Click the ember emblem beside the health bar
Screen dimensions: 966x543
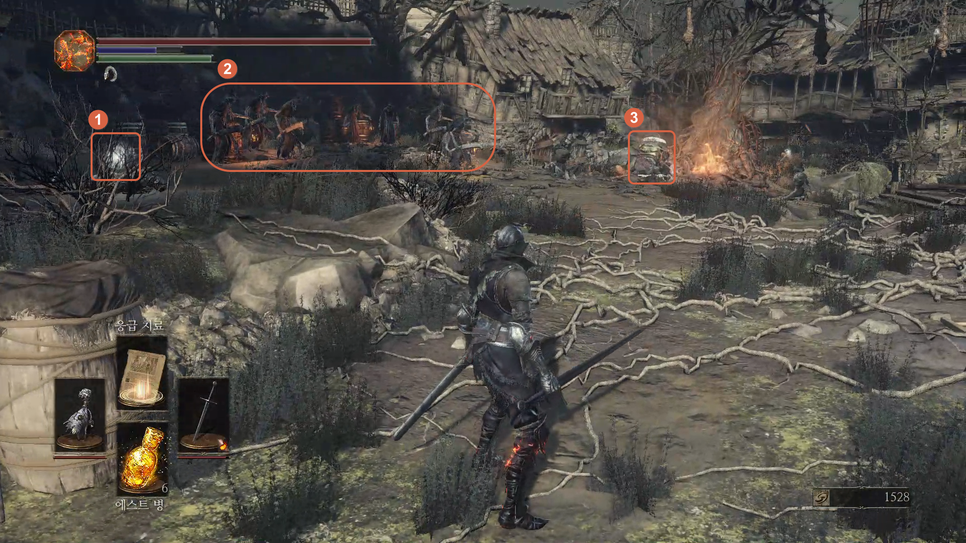[74, 51]
